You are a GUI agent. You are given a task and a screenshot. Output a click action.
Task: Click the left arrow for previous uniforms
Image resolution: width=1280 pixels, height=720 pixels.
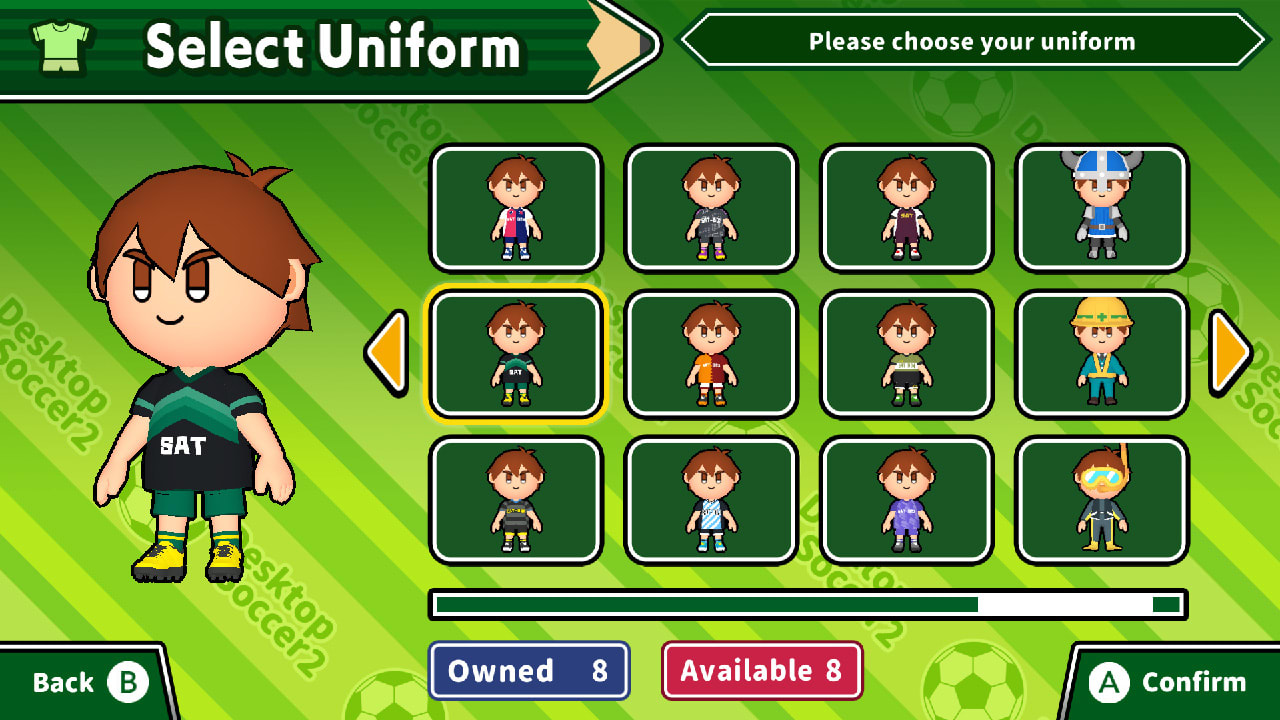(385, 353)
